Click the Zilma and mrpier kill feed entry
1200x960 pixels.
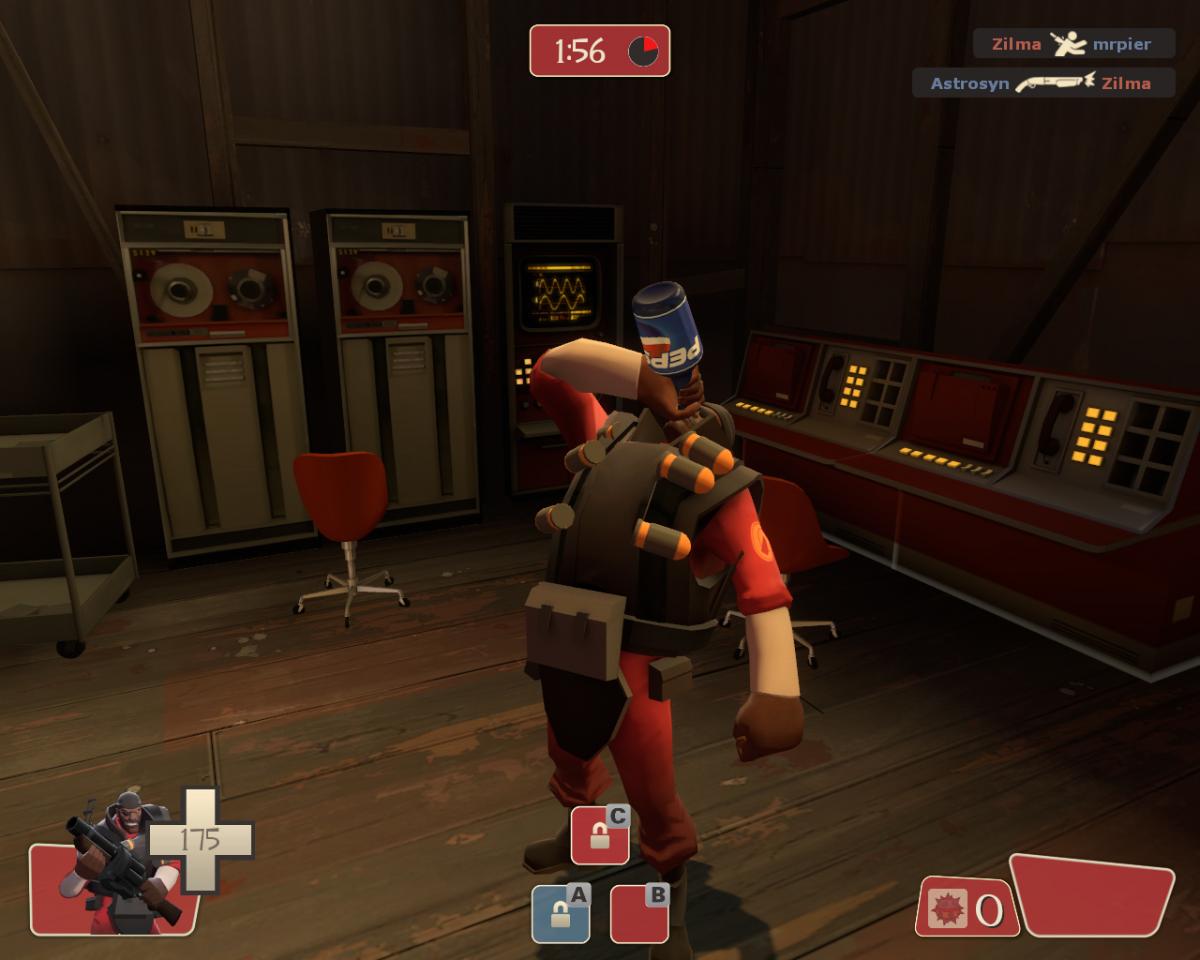[x=1073, y=44]
